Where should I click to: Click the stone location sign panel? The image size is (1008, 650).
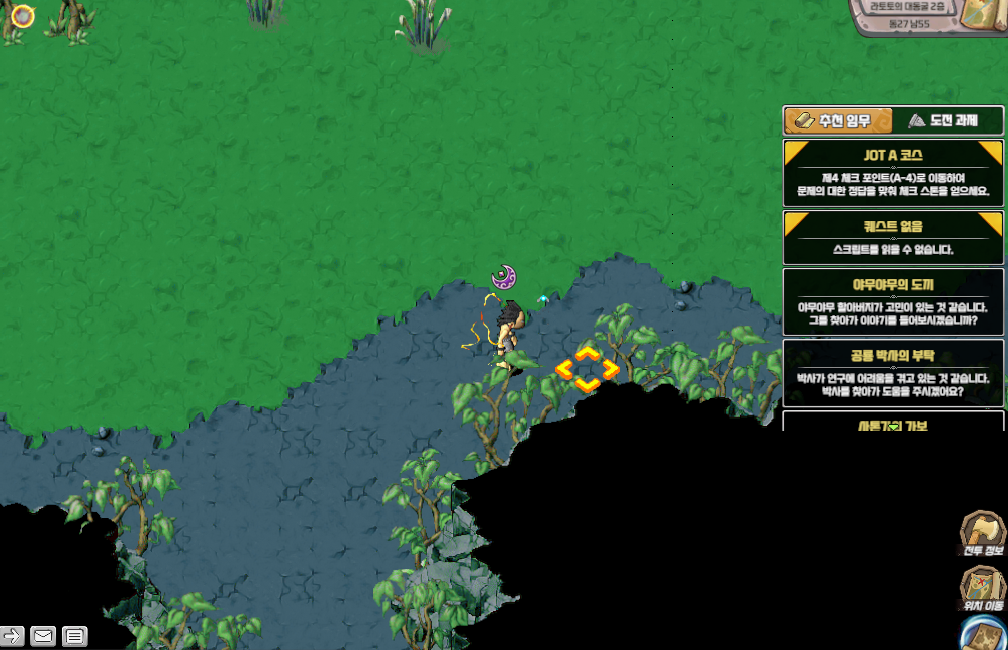(x=912, y=18)
